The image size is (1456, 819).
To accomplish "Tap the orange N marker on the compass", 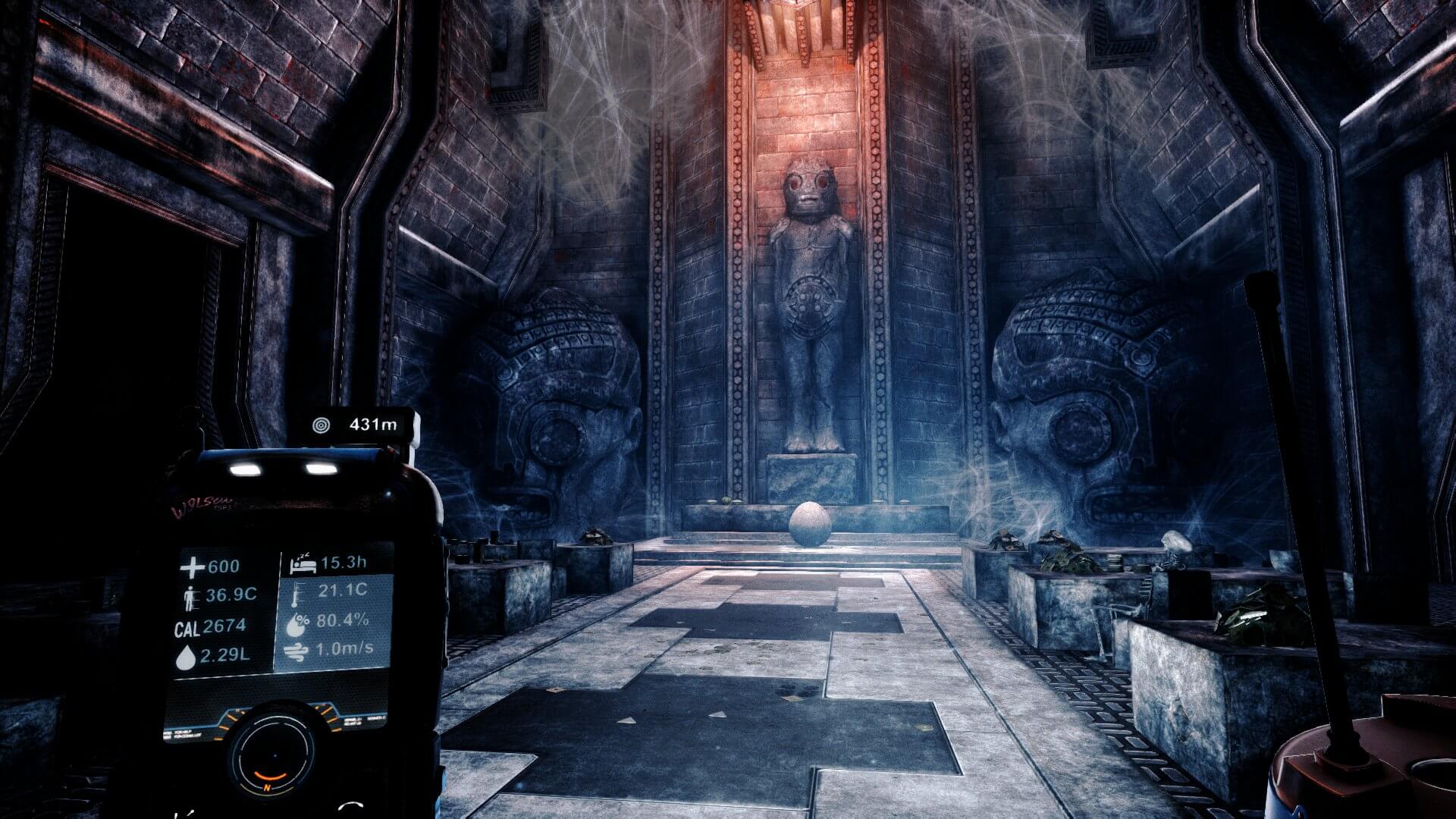I will tap(266, 787).
